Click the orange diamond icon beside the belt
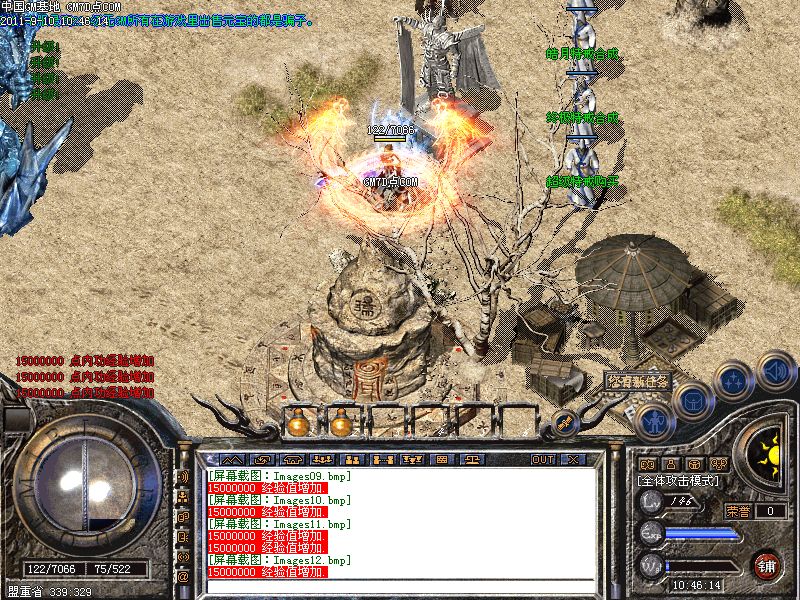 coord(564,422)
